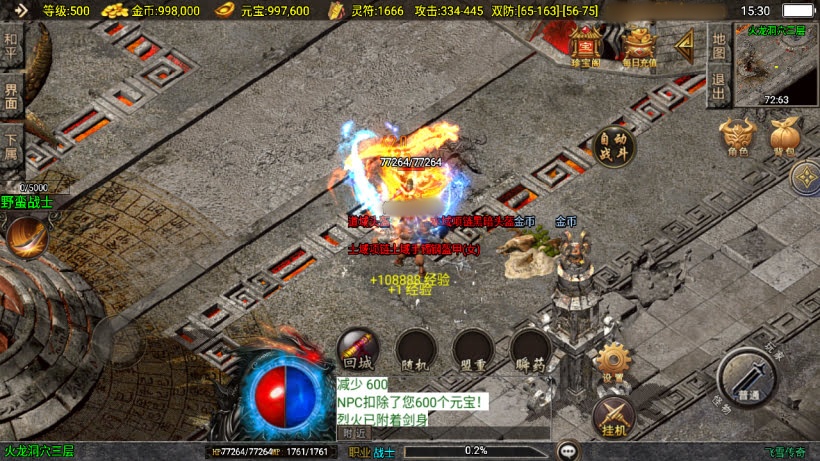Open the 设置 gear settings
820x461 pixels.
click(x=613, y=362)
